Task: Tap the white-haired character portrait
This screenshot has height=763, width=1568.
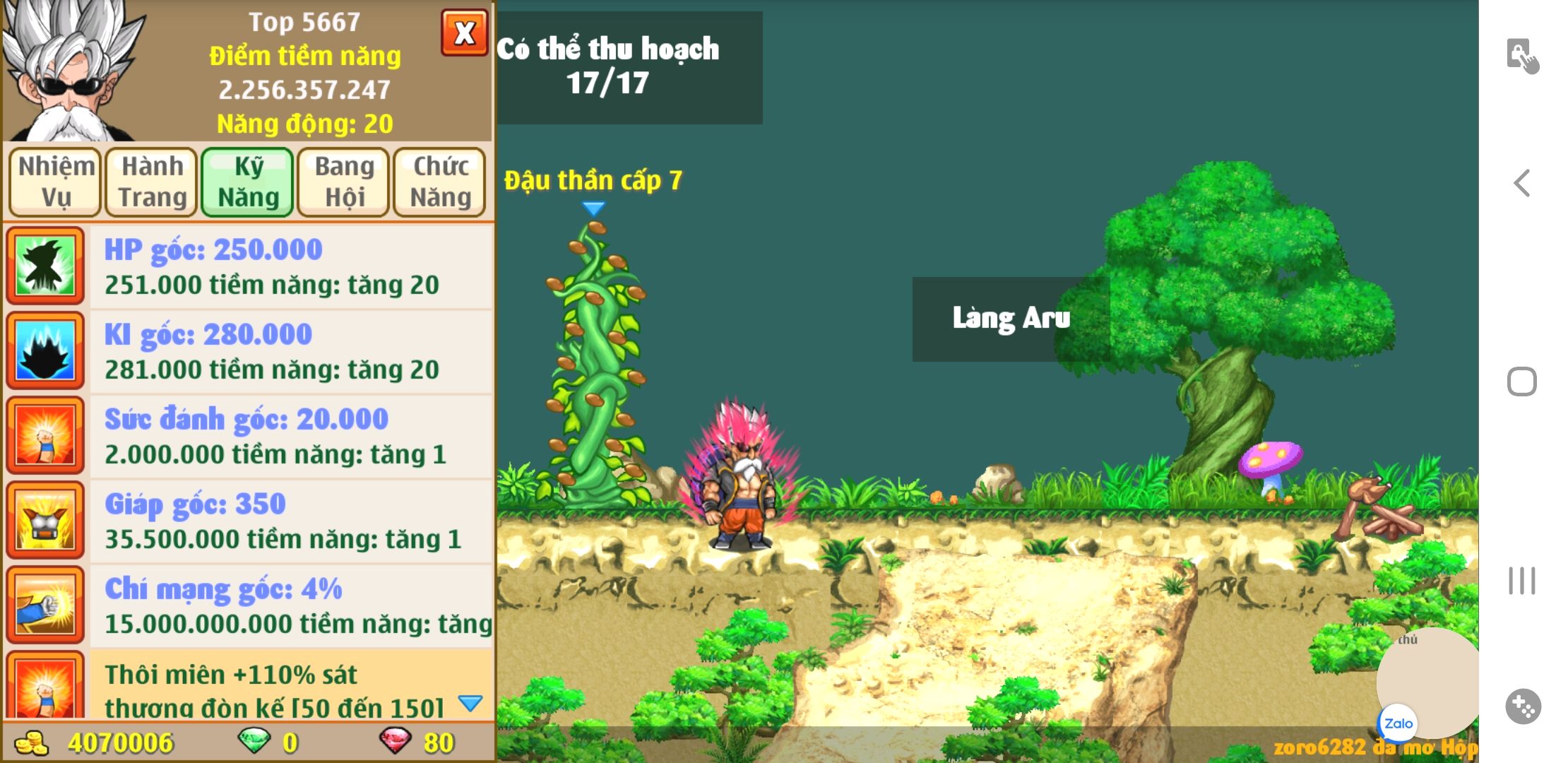Action: (71, 71)
